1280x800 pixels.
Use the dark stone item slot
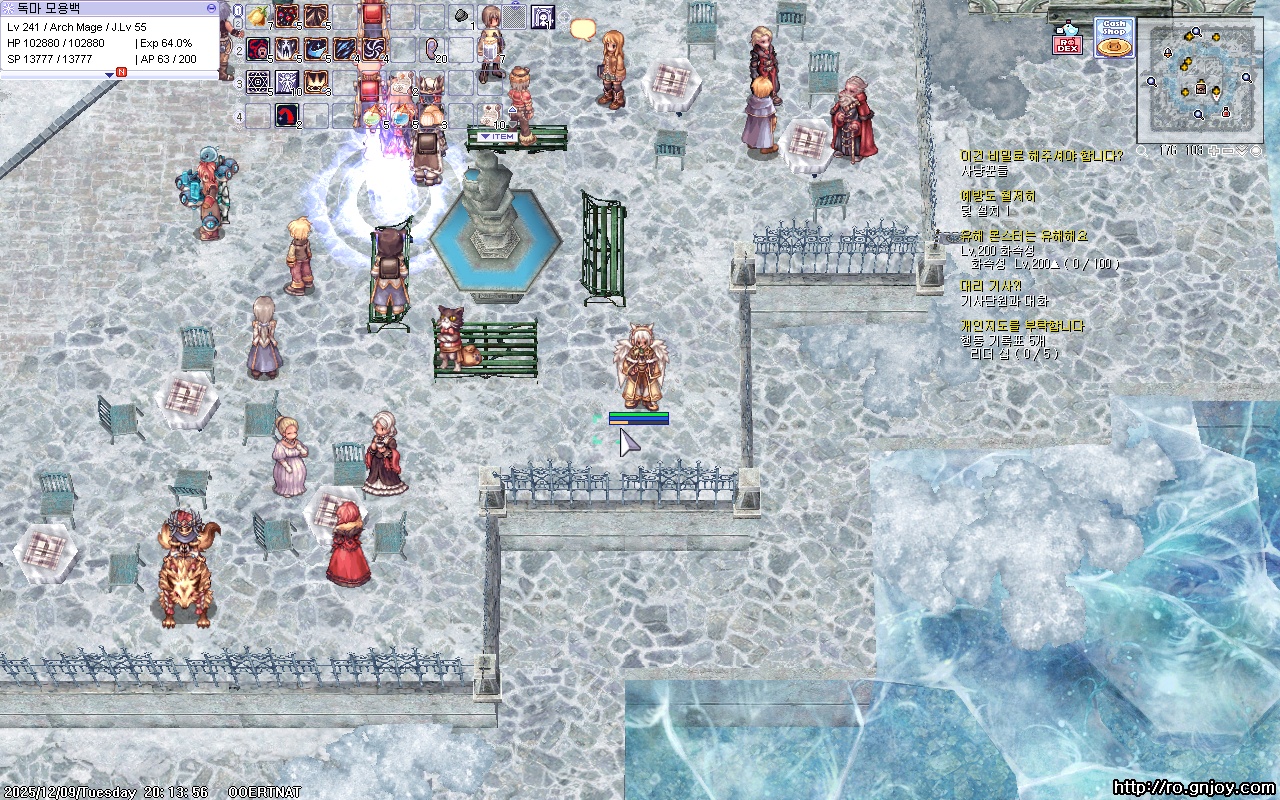click(462, 16)
